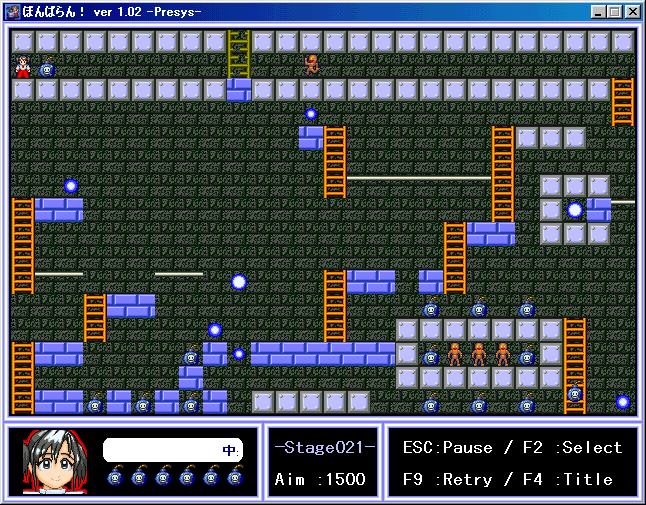Minimize the game window
Image resolution: width=646 pixels, height=505 pixels.
598,12
